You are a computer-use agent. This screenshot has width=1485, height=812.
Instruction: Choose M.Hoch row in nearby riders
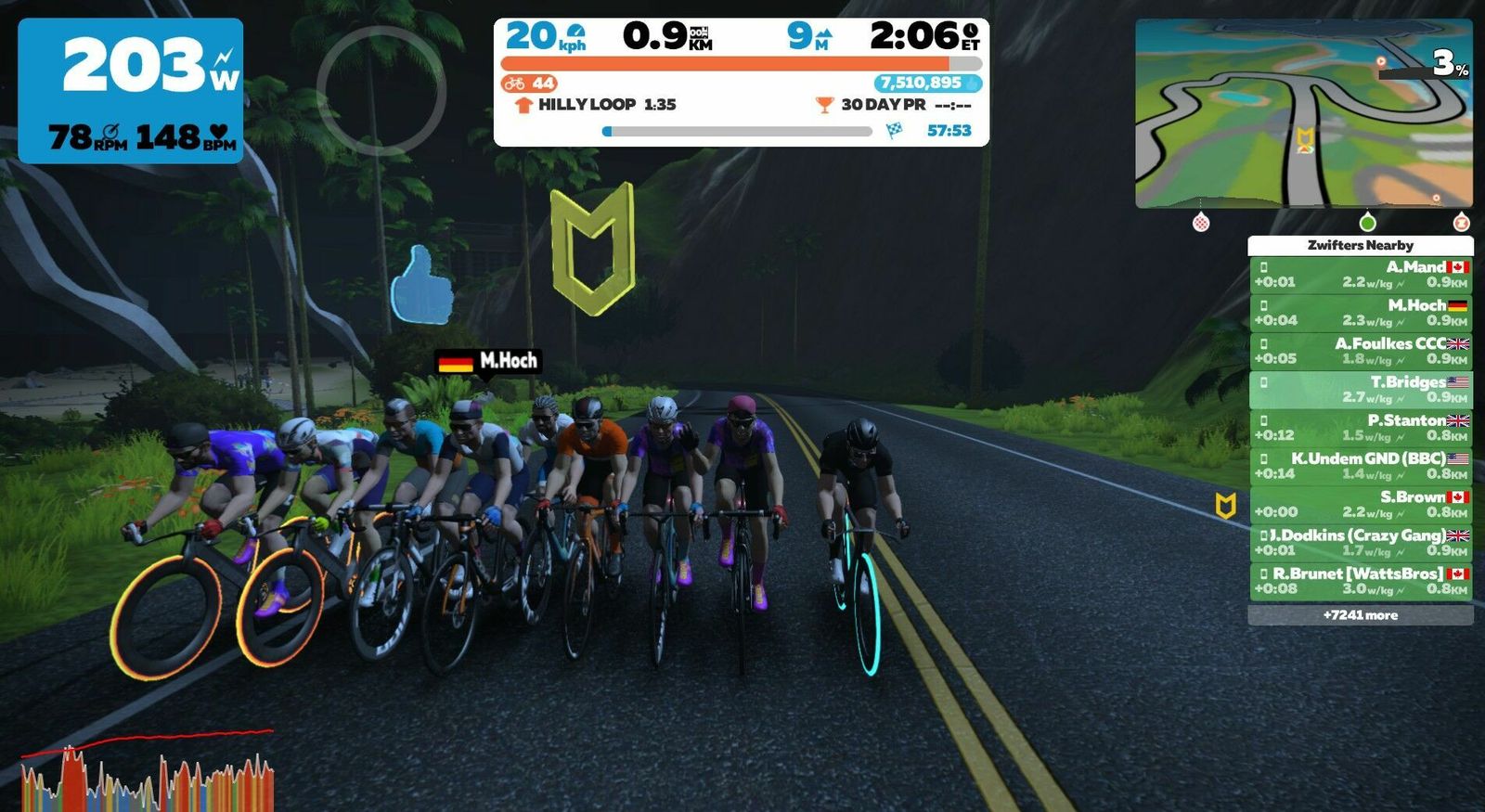[x=1361, y=313]
